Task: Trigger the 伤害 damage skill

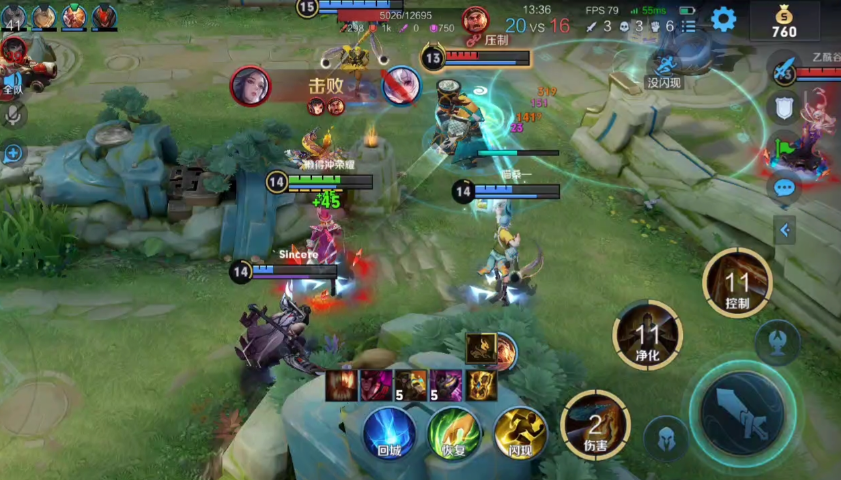Action: tap(595, 424)
